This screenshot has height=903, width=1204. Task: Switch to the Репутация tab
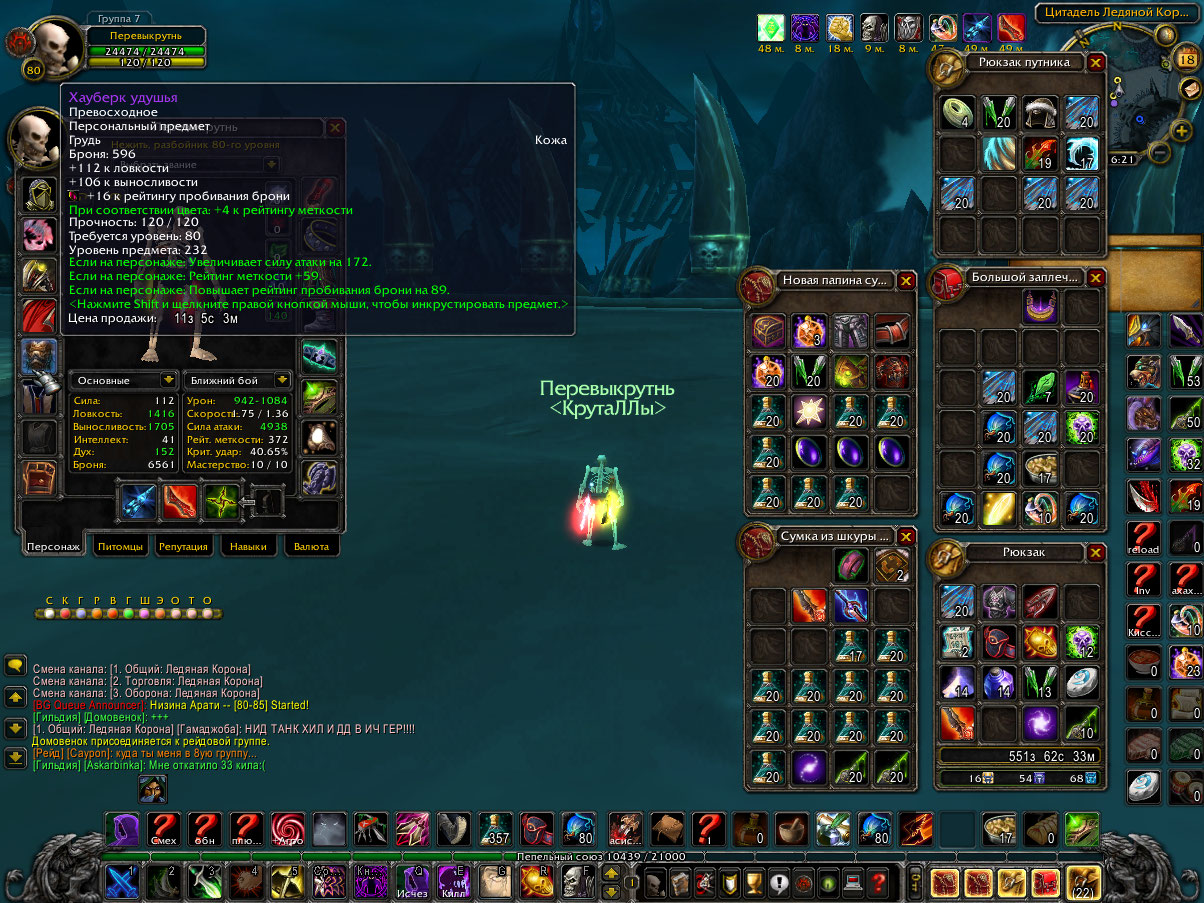184,547
